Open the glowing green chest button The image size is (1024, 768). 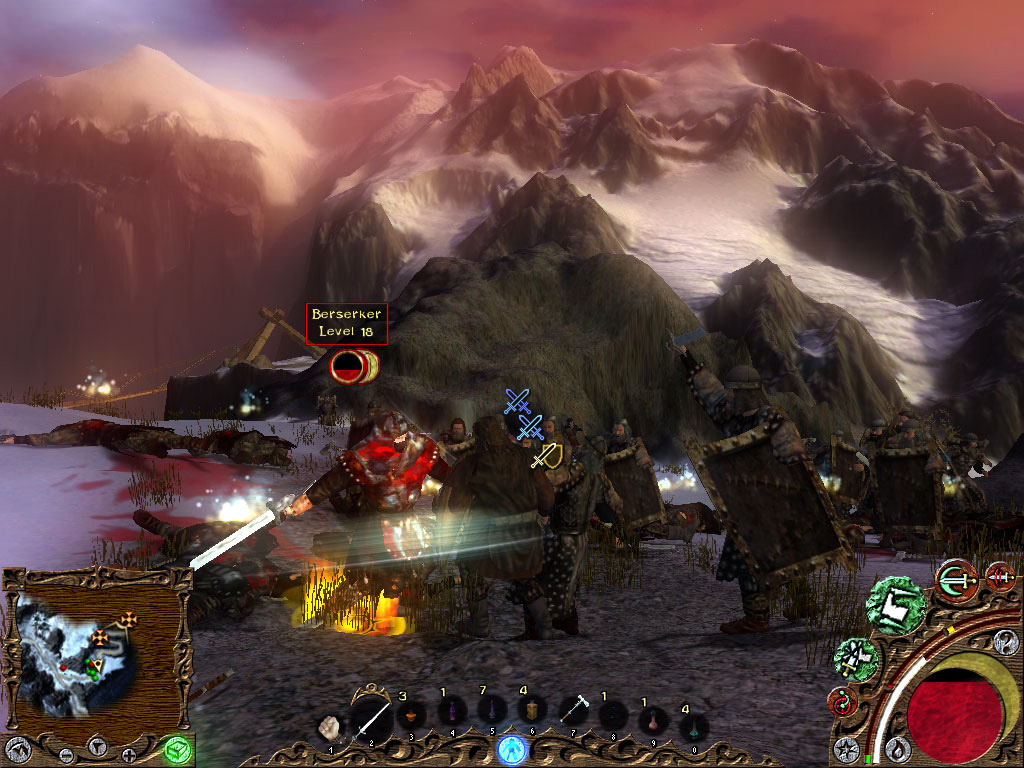(x=176, y=749)
